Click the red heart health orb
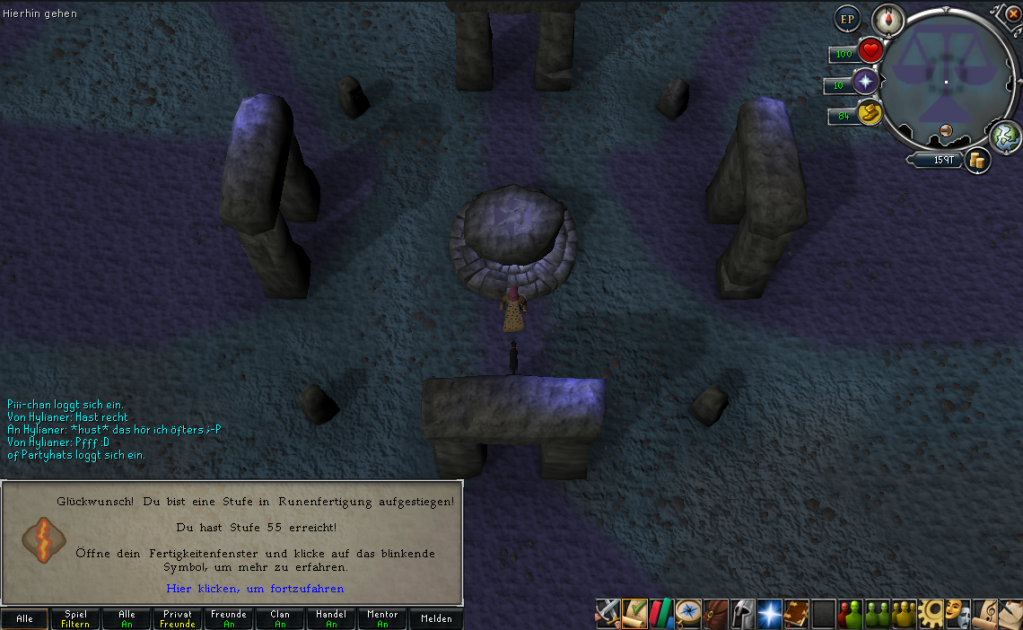Viewport: 1023px width, 630px height. click(x=870, y=50)
